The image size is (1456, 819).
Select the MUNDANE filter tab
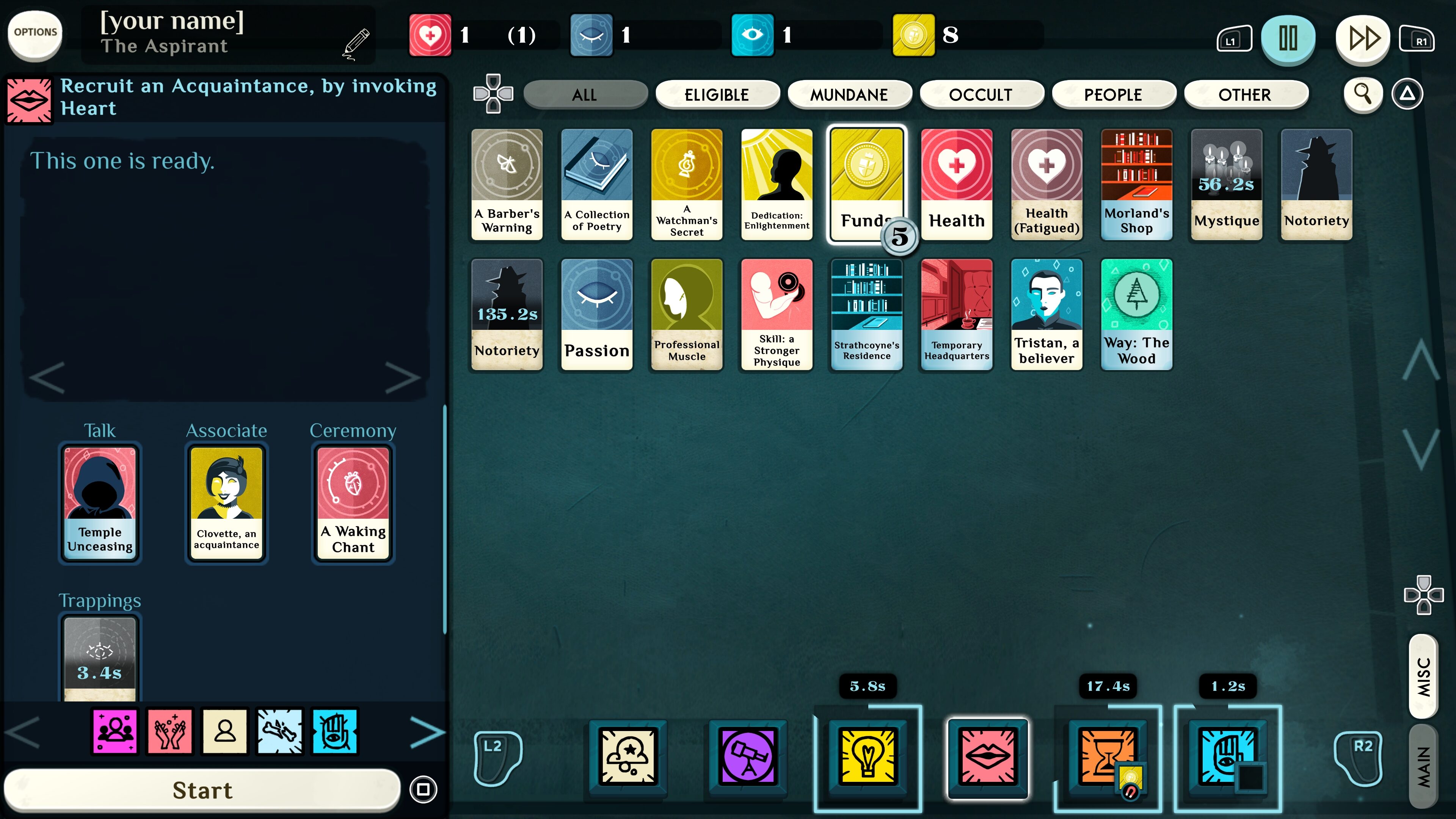click(849, 94)
